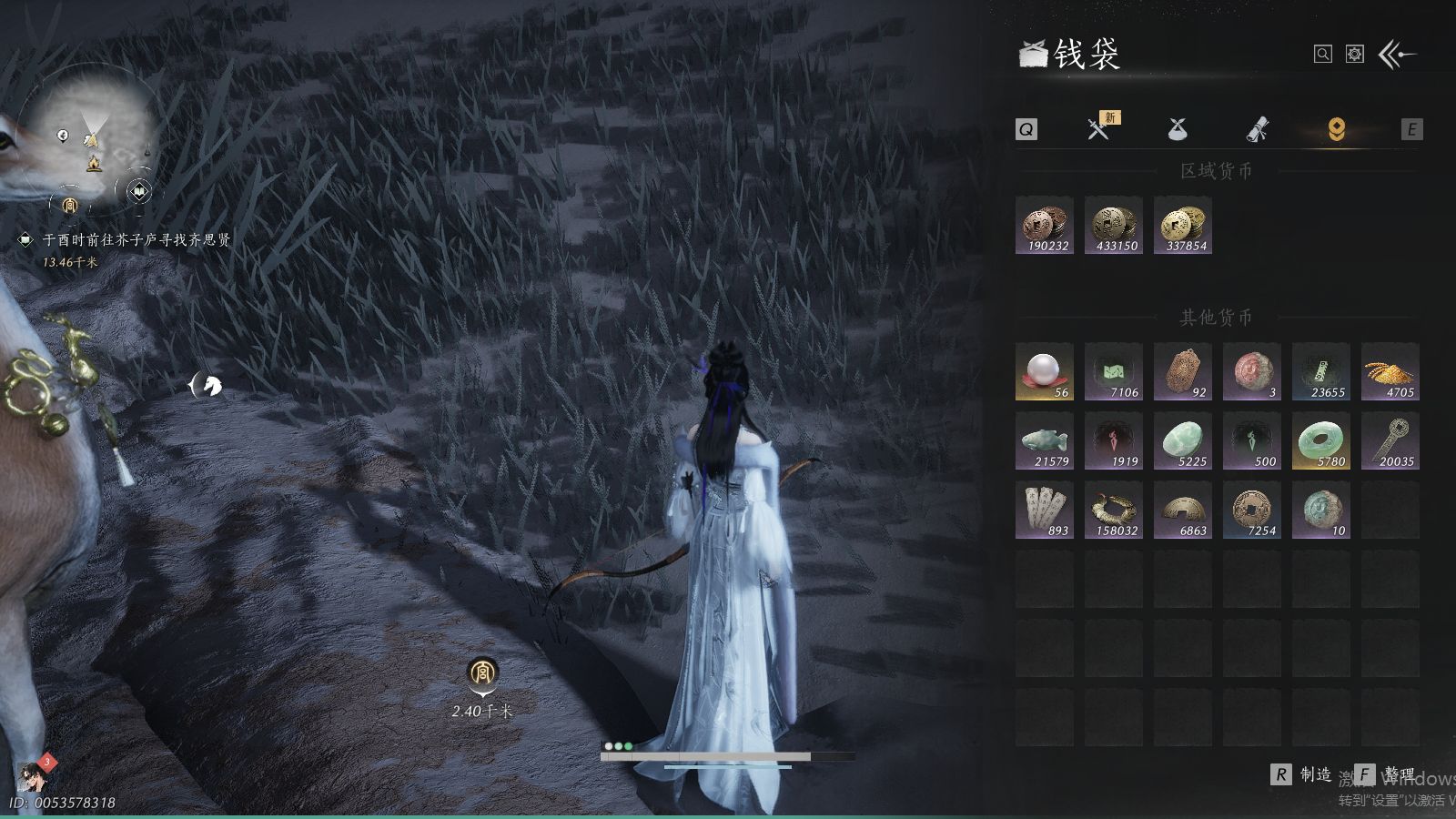Select the copper coins stack showing 190232
The height and width of the screenshot is (819, 1456).
coord(1045,226)
